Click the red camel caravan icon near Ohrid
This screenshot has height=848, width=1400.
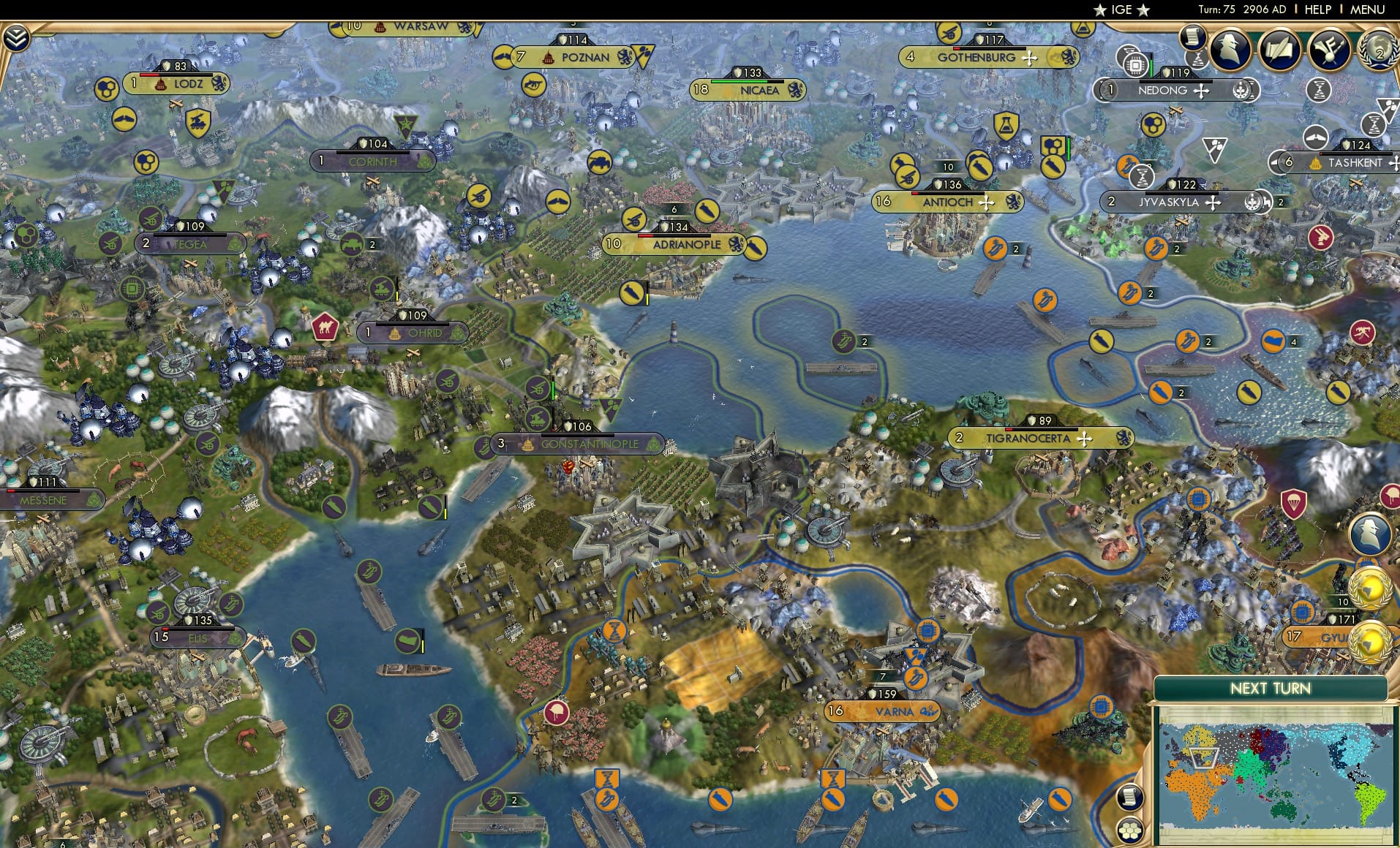click(x=324, y=328)
